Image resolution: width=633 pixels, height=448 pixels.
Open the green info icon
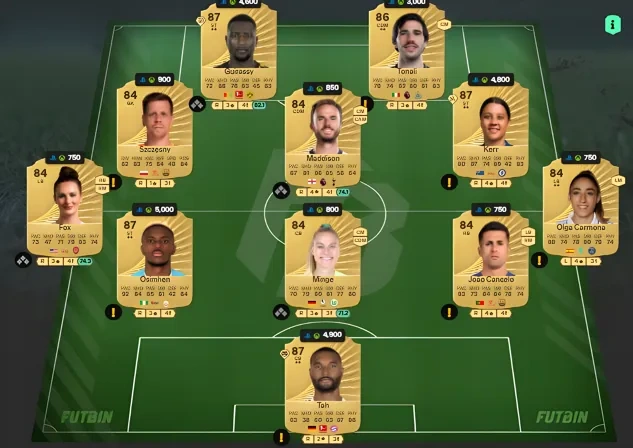tap(613, 24)
